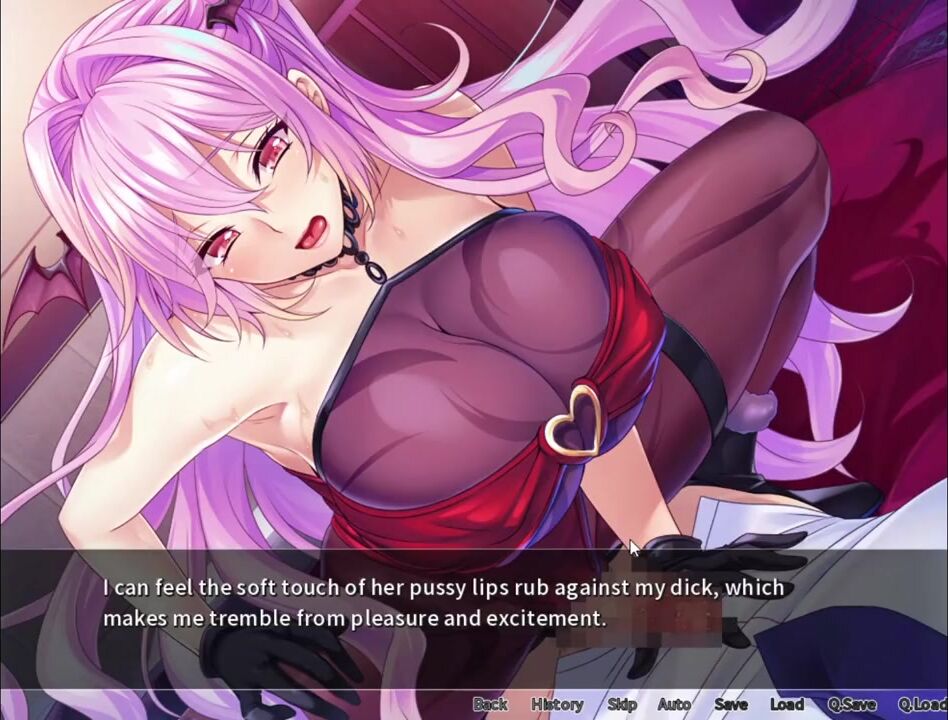Quick load with the Q.Load button

[922, 704]
